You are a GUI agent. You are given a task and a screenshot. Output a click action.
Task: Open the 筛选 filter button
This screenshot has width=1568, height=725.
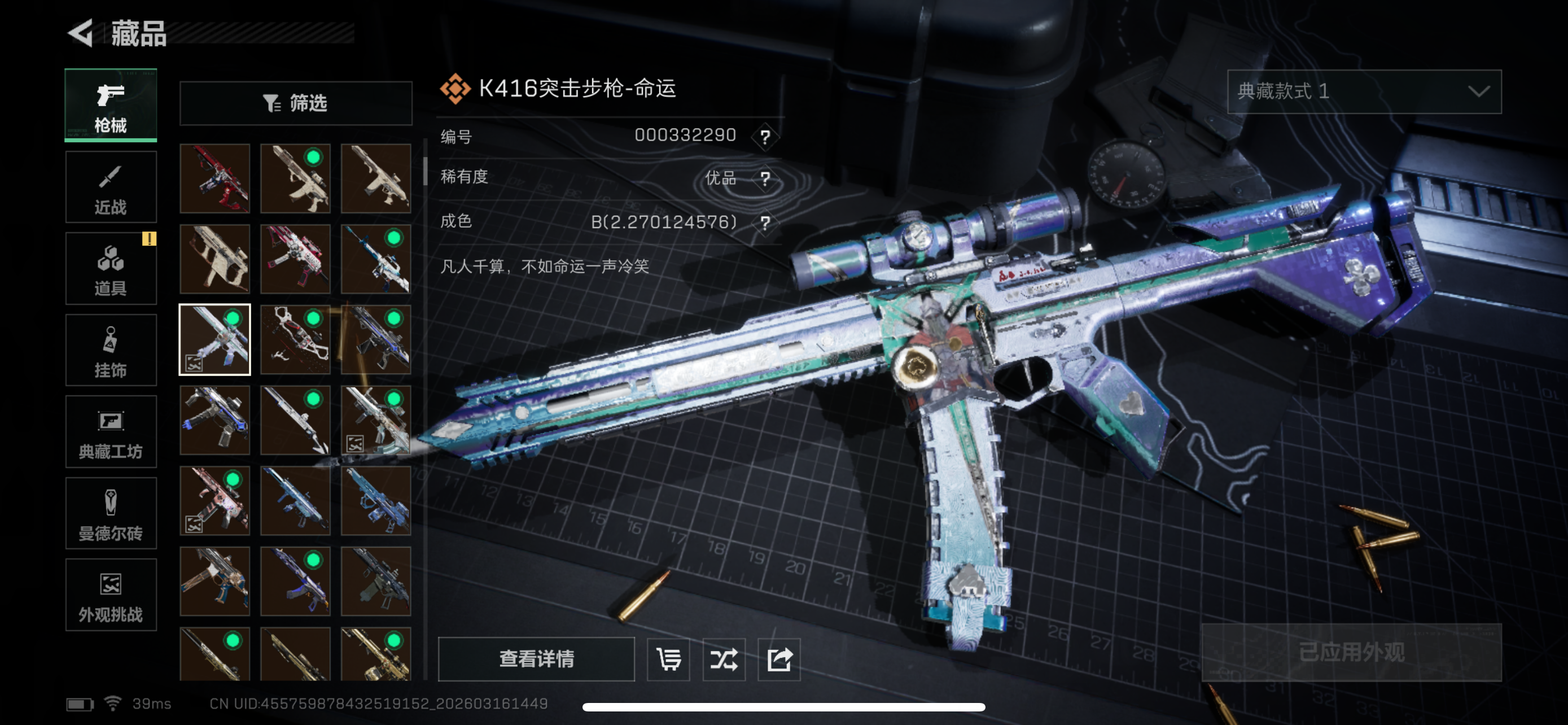point(296,103)
